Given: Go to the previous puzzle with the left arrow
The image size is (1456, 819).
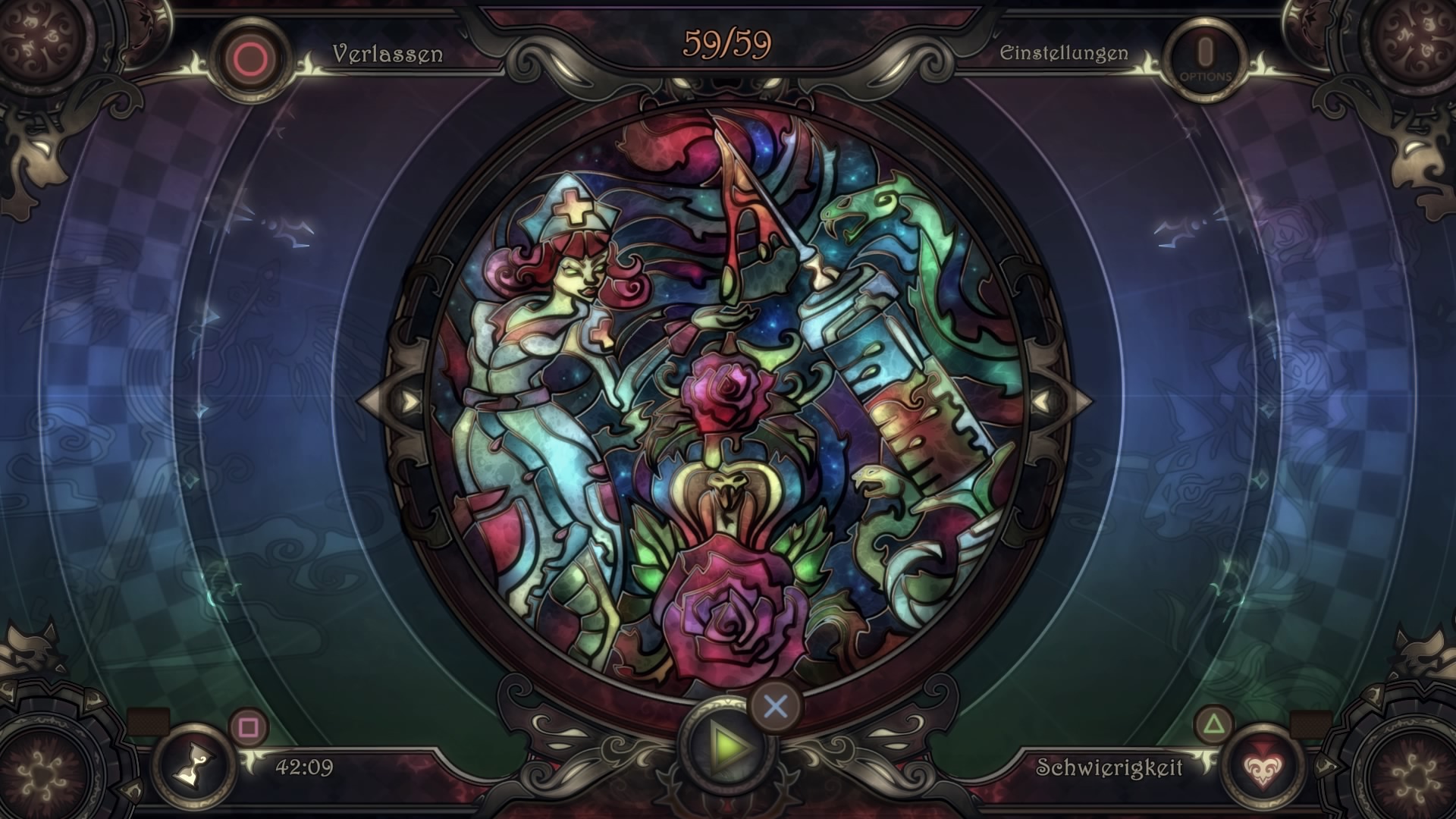Looking at the screenshot, I should coord(410,401).
